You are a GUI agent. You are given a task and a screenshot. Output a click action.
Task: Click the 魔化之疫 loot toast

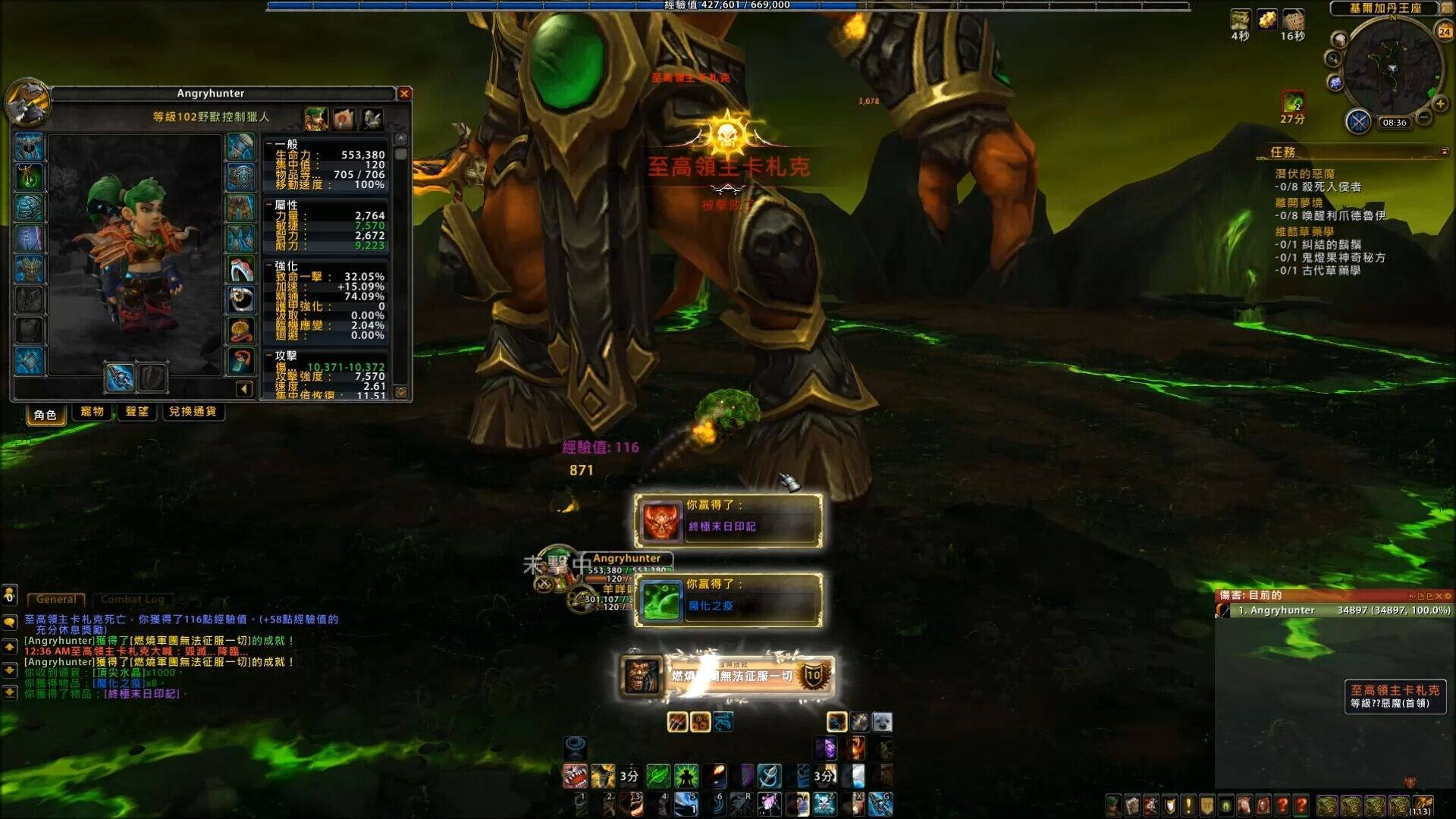tap(728, 600)
